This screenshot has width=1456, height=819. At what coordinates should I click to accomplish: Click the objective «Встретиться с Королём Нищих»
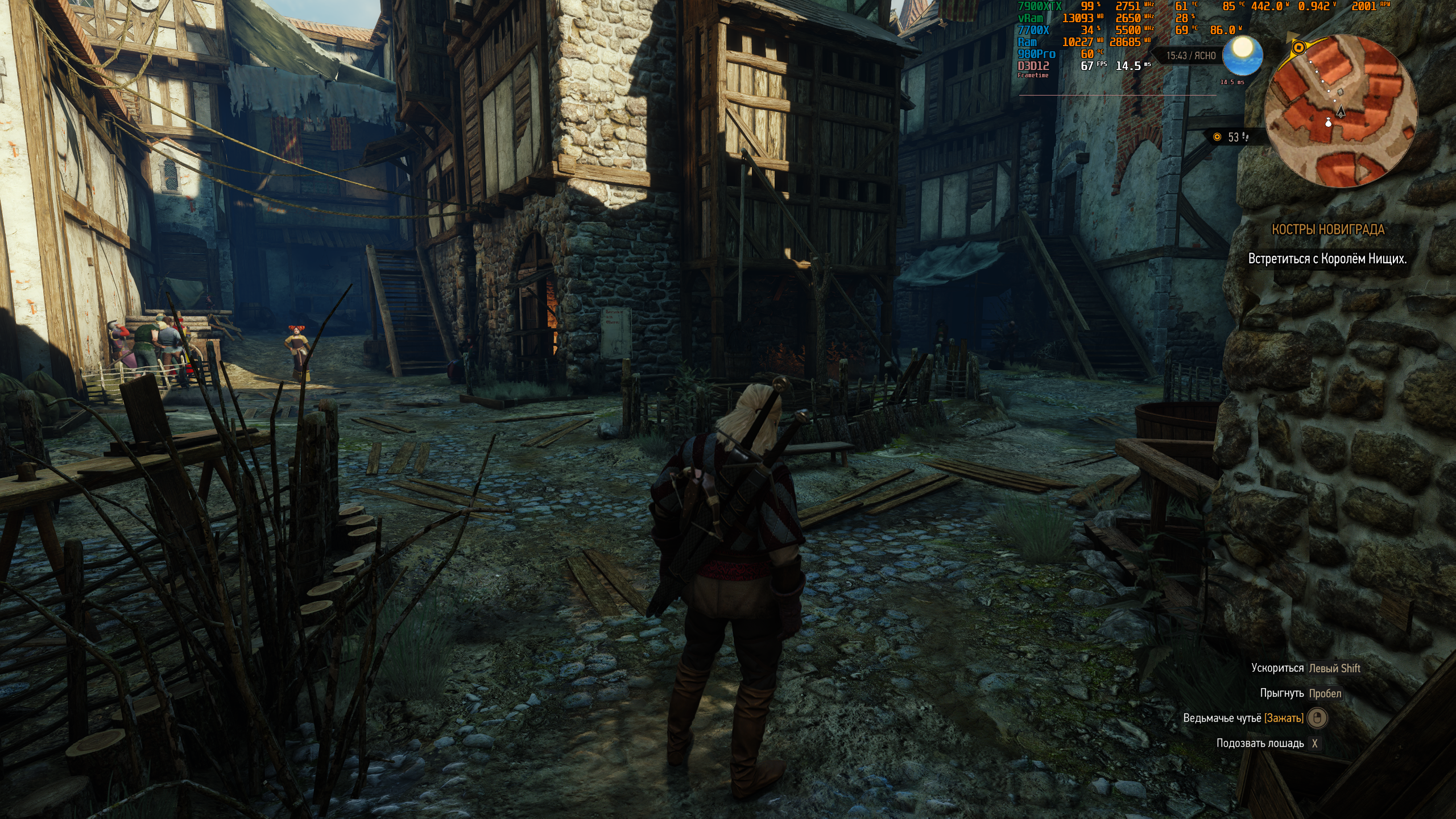tap(1327, 259)
